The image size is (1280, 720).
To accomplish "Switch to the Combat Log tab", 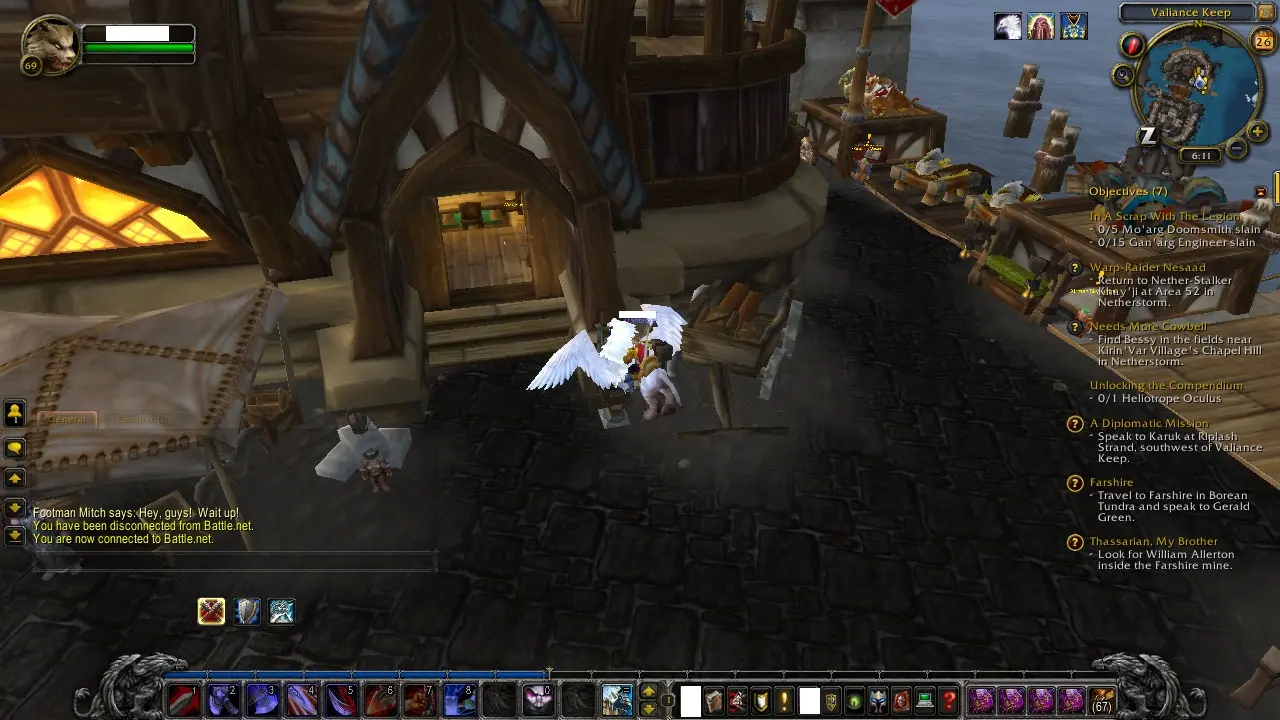I will click(145, 419).
